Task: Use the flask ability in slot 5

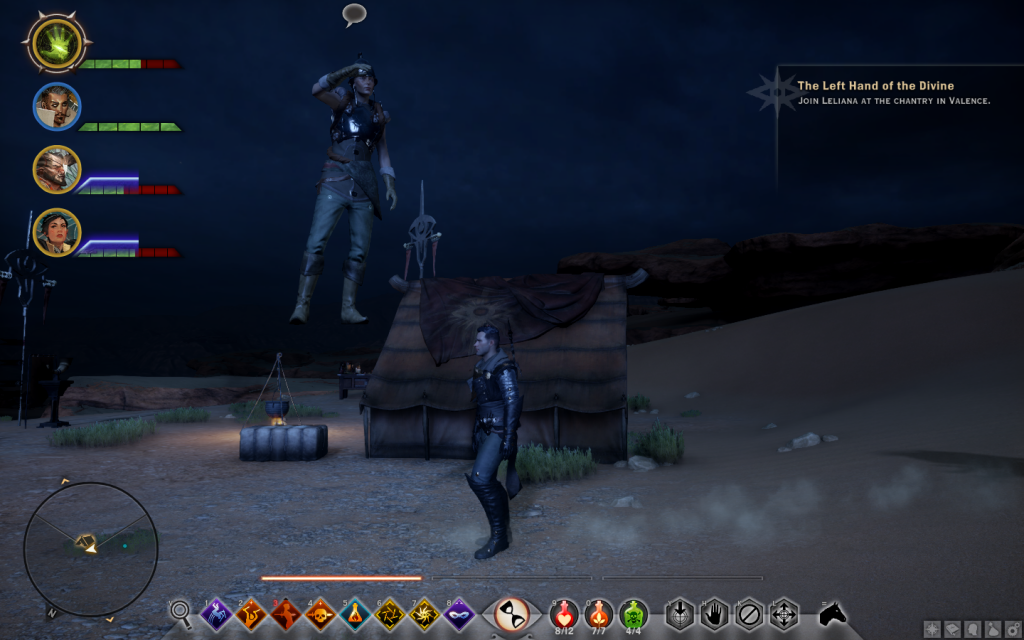Action: click(355, 613)
